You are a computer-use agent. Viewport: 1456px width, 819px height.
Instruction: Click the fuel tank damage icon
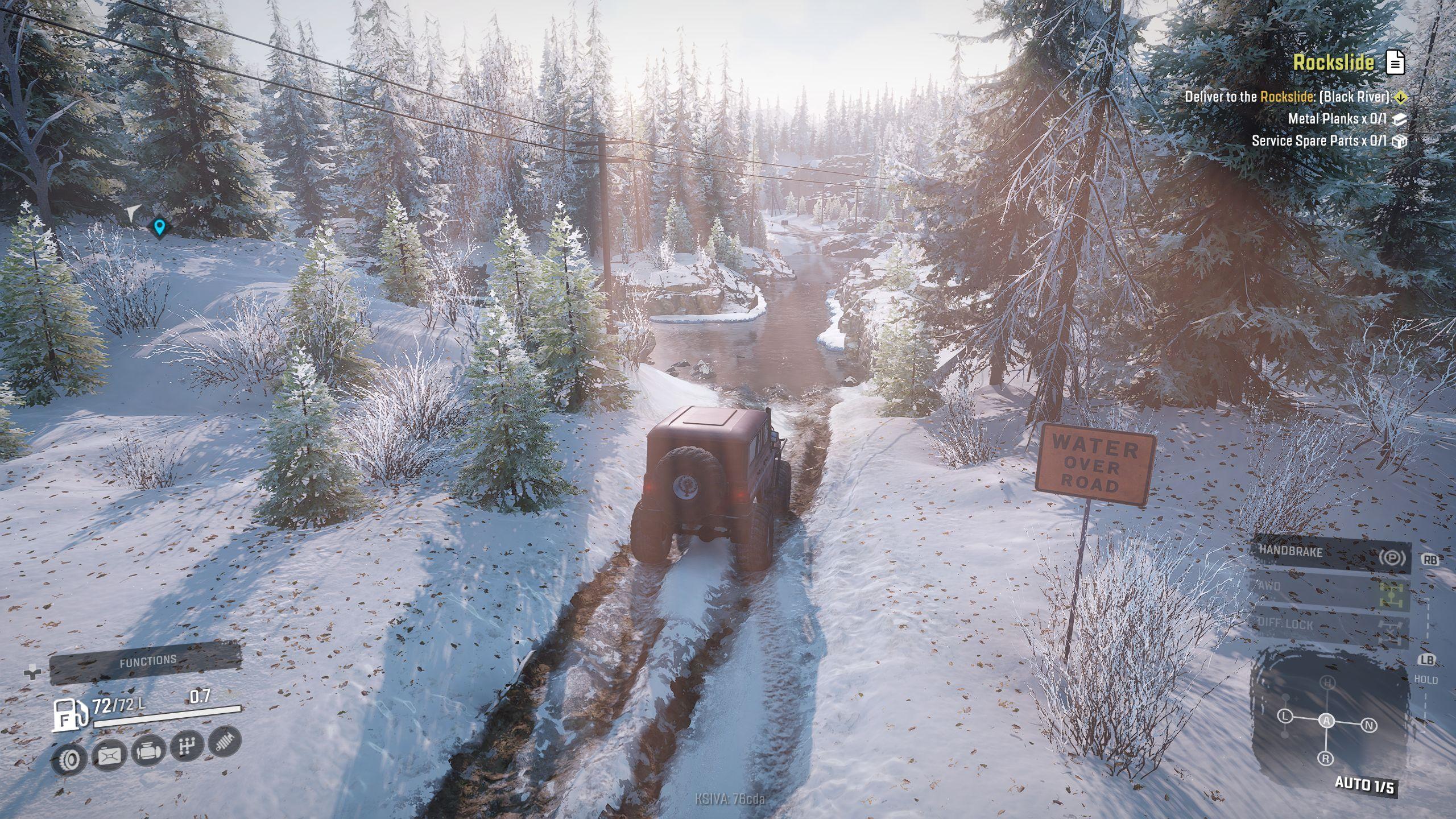(109, 754)
